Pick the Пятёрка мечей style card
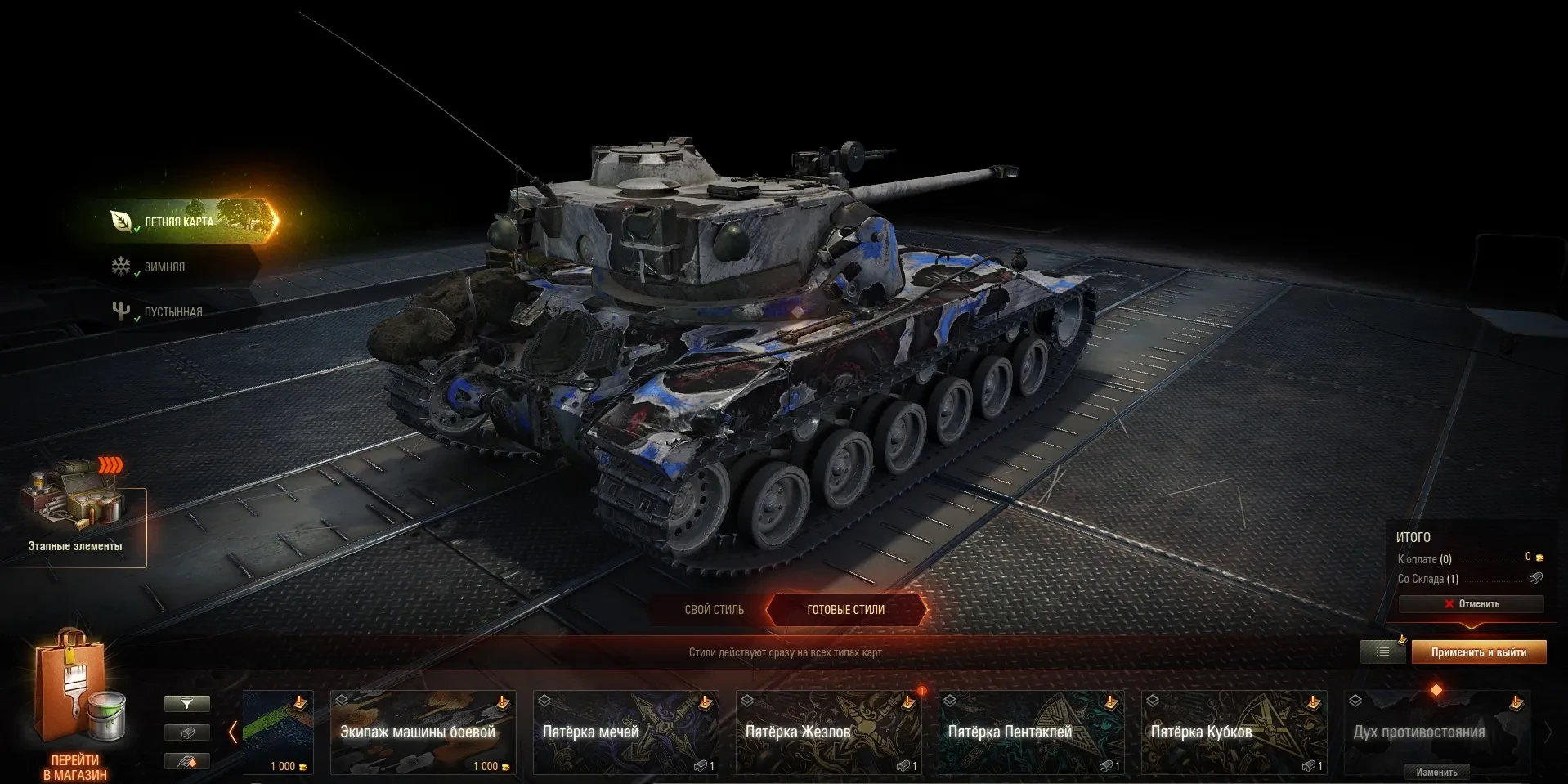 pos(625,732)
